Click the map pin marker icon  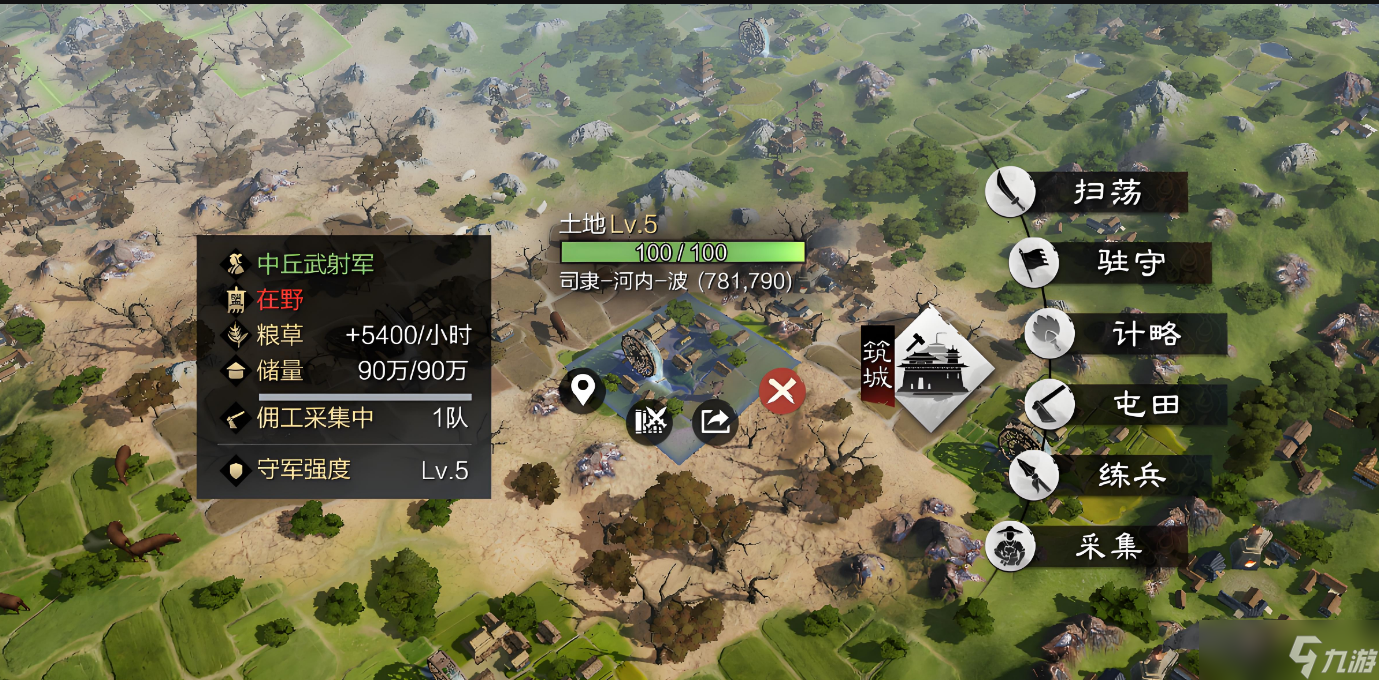click(582, 391)
